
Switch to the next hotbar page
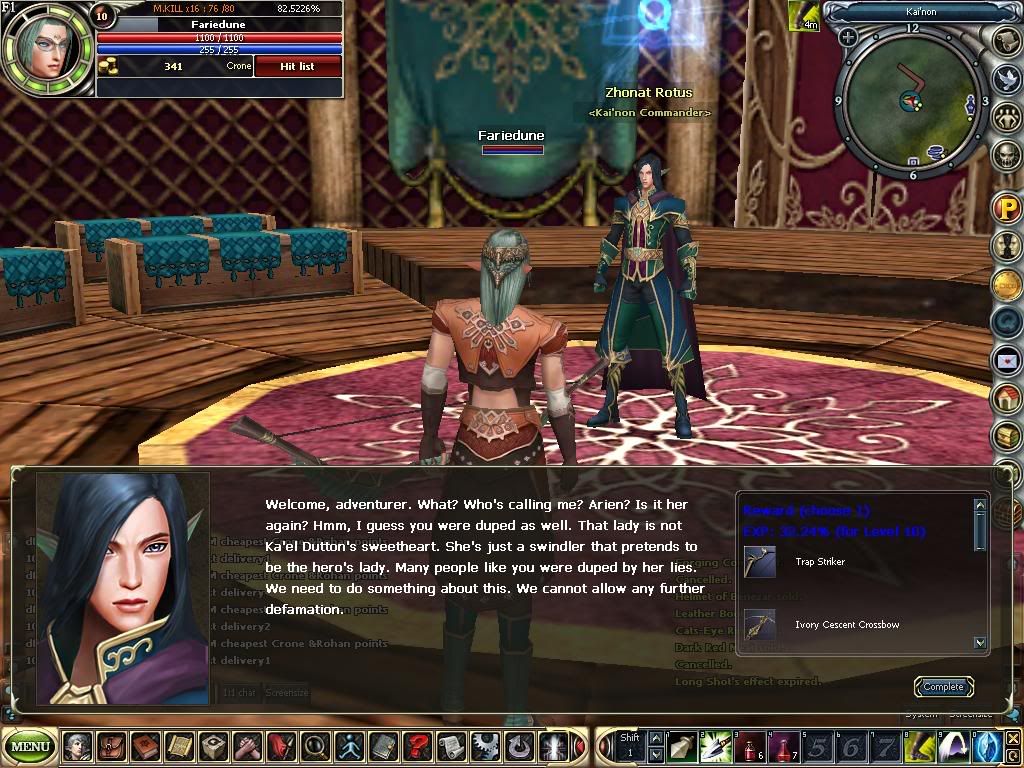655,755
